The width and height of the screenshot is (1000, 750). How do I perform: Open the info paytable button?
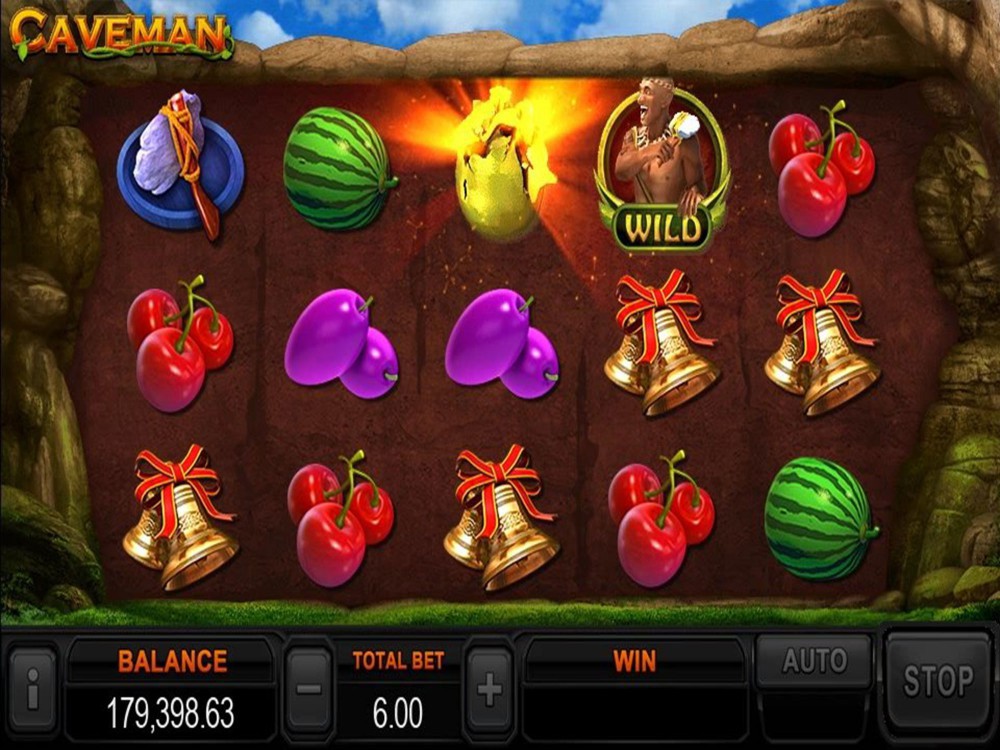(x=33, y=688)
